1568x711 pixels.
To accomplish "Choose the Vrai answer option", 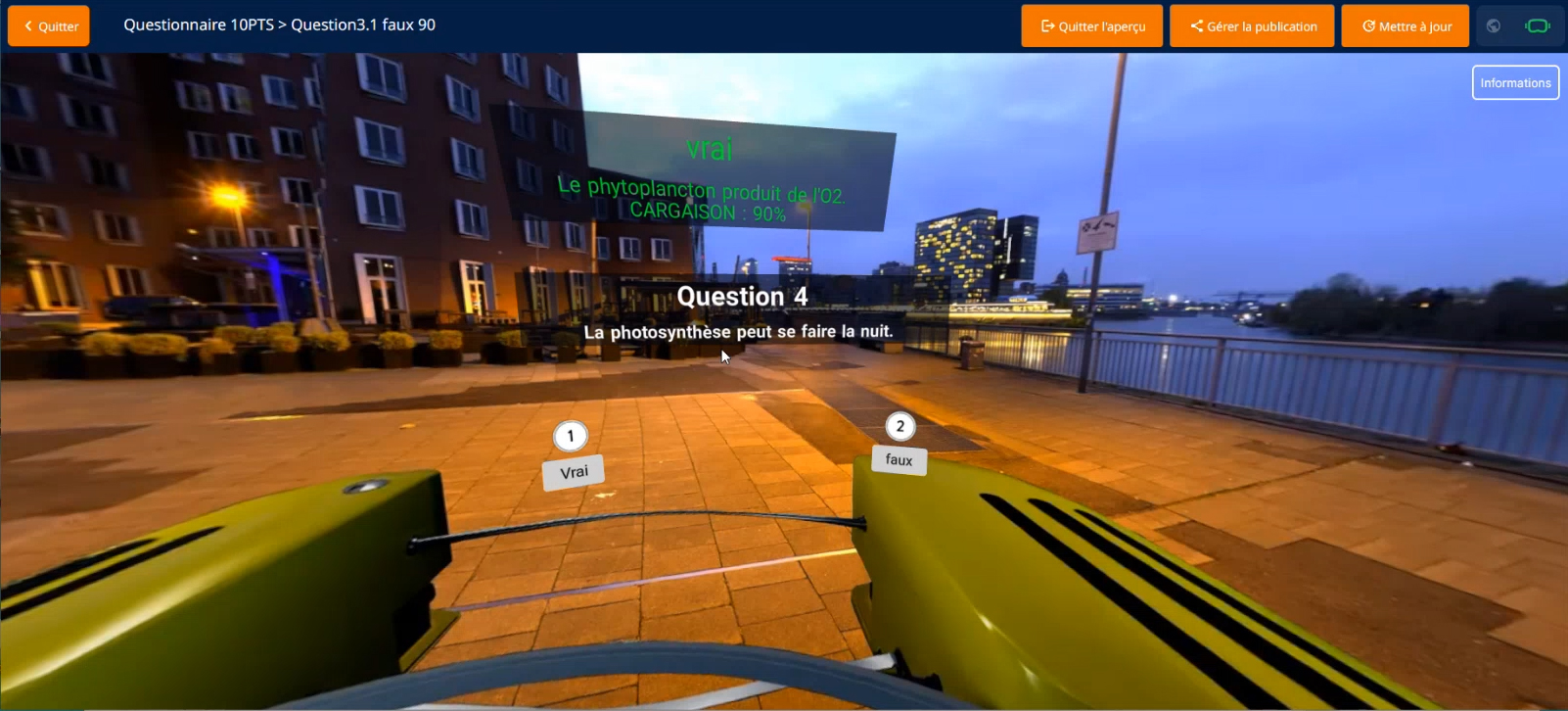I will (x=574, y=472).
